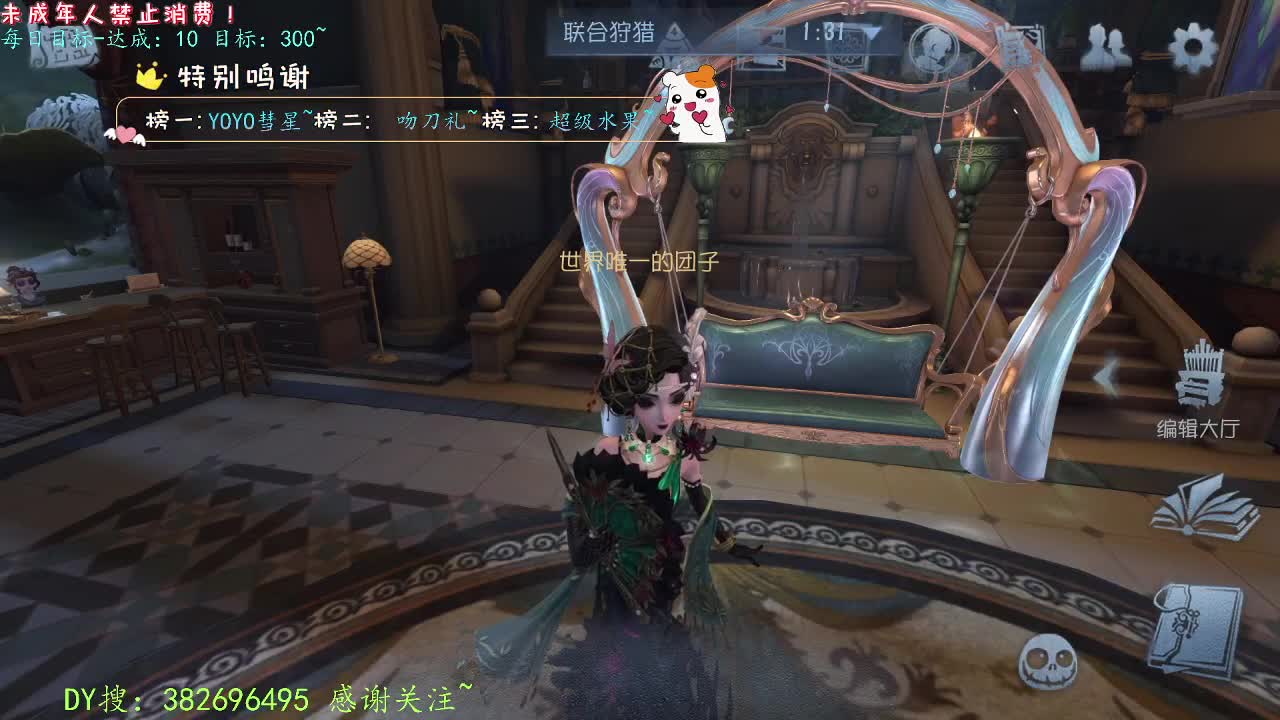Select the 编辑大厅 (Edit Hall) icon
This screenshot has width=1280, height=720.
tap(1200, 390)
